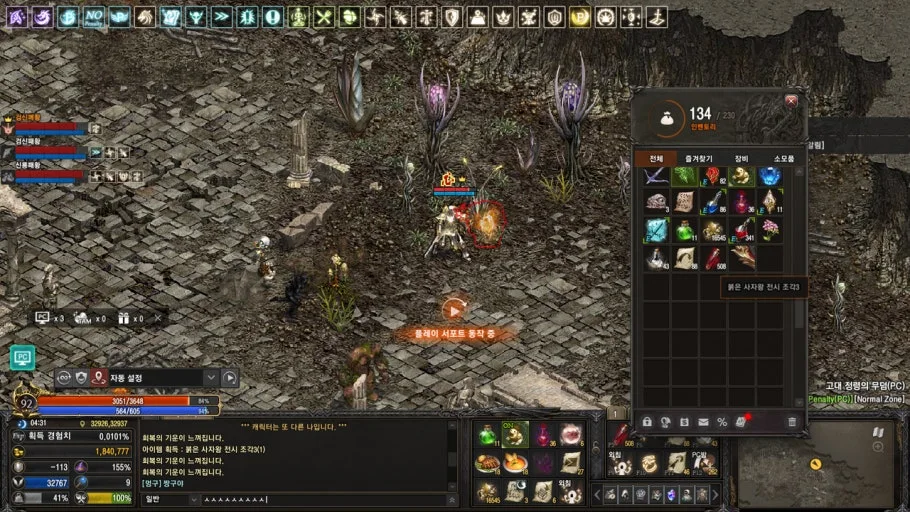Select the pink flower item in inventory

click(769, 229)
